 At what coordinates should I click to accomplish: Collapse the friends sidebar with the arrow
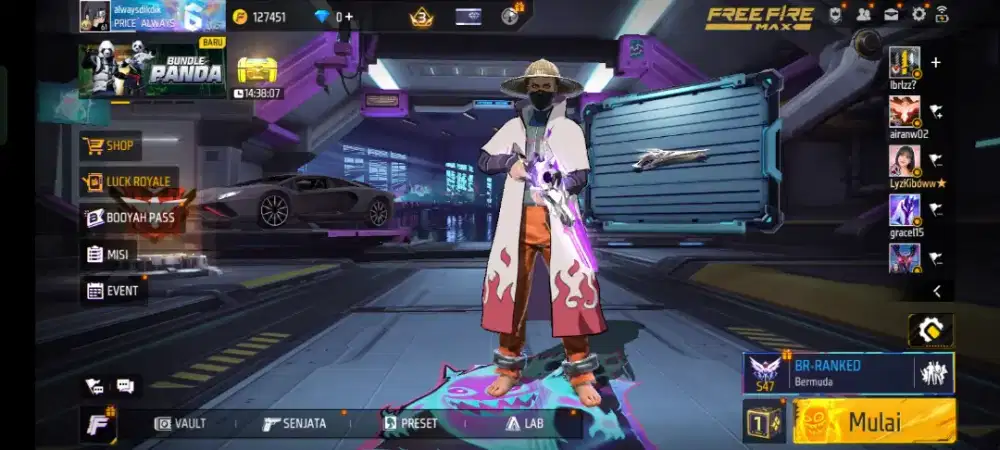[936, 291]
